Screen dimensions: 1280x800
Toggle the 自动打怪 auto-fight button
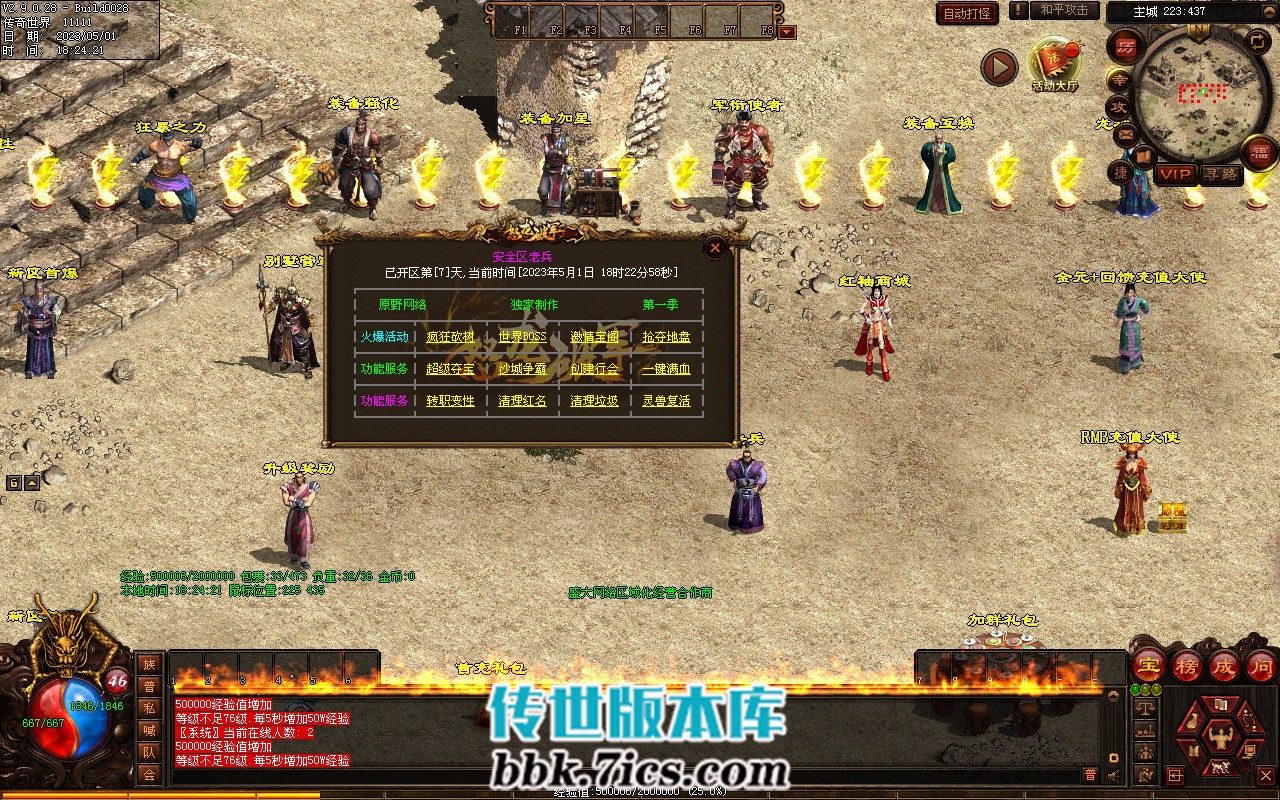[x=967, y=13]
